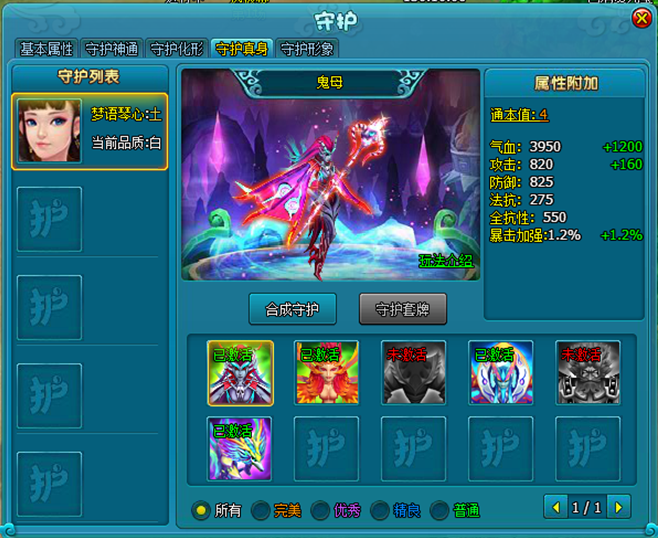Viewport: 660px width, 538px height.
Task: Show only 普通 quality cards
Action: [440, 510]
